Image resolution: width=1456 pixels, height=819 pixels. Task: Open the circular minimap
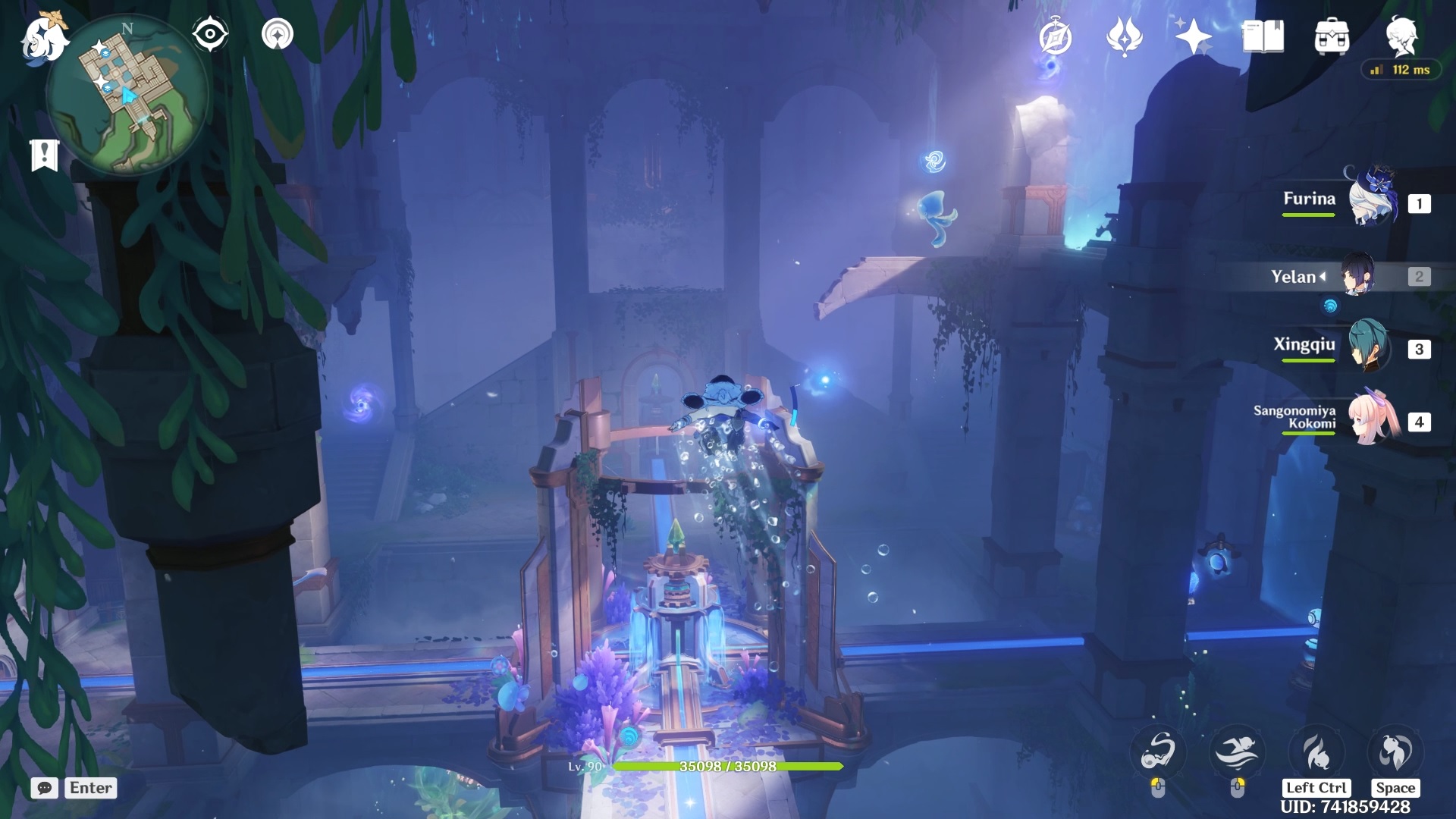click(x=127, y=95)
